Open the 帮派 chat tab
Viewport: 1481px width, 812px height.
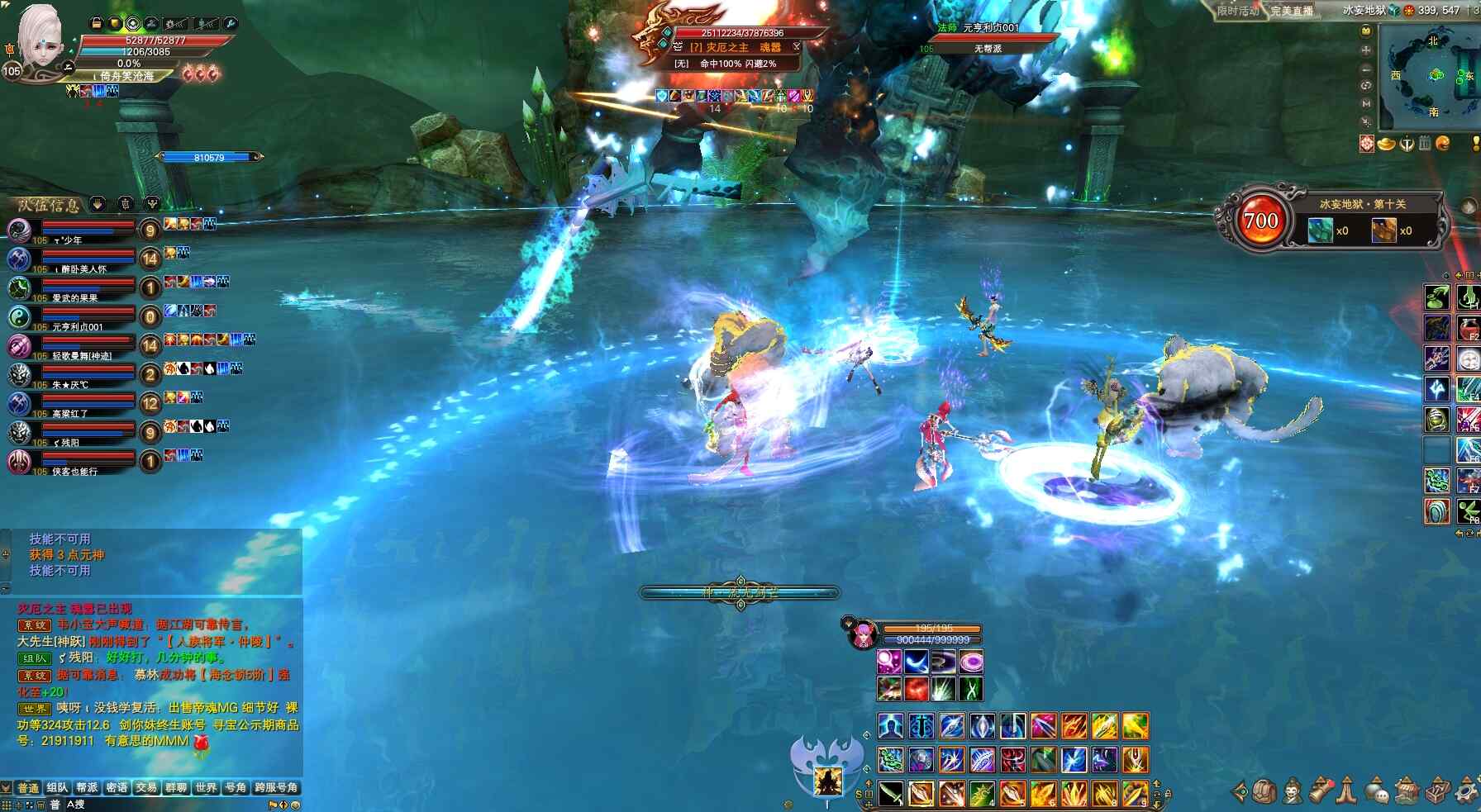tap(87, 788)
